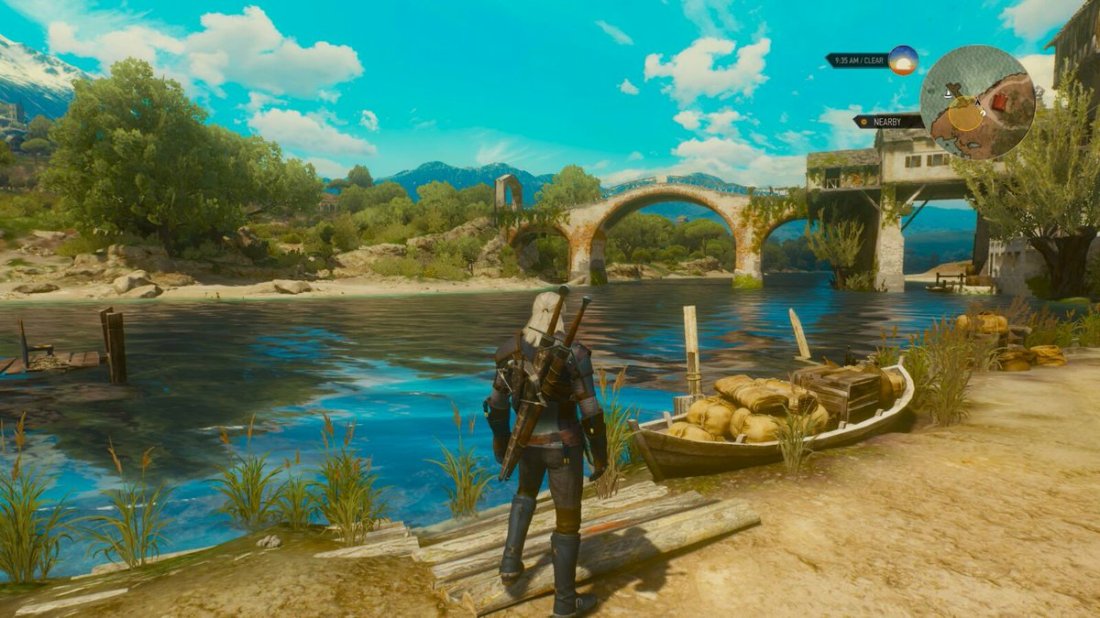Select the NEARBY objective tracker label

click(x=888, y=121)
